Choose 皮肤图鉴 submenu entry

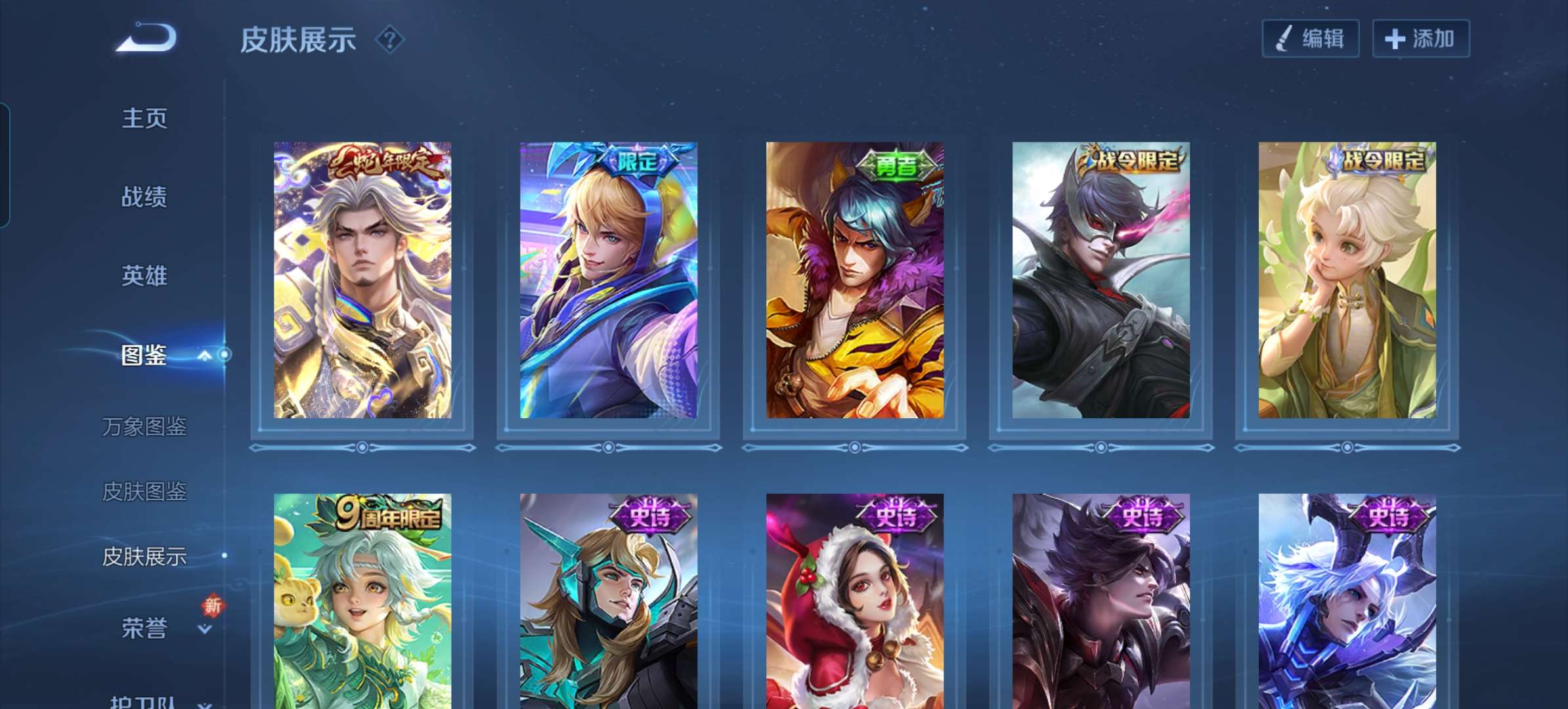point(144,491)
